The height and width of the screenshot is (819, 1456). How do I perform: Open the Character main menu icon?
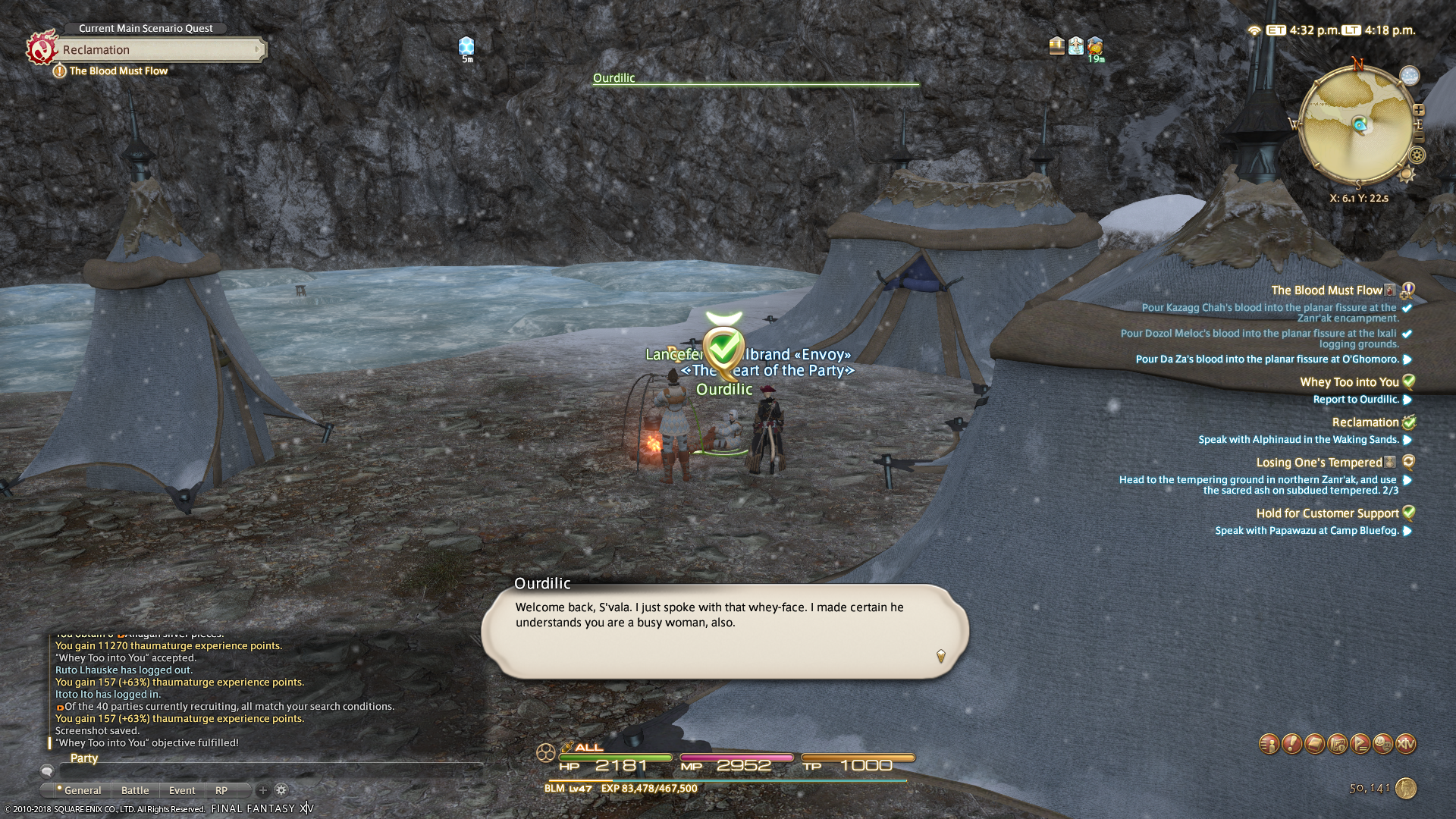coord(1269,744)
